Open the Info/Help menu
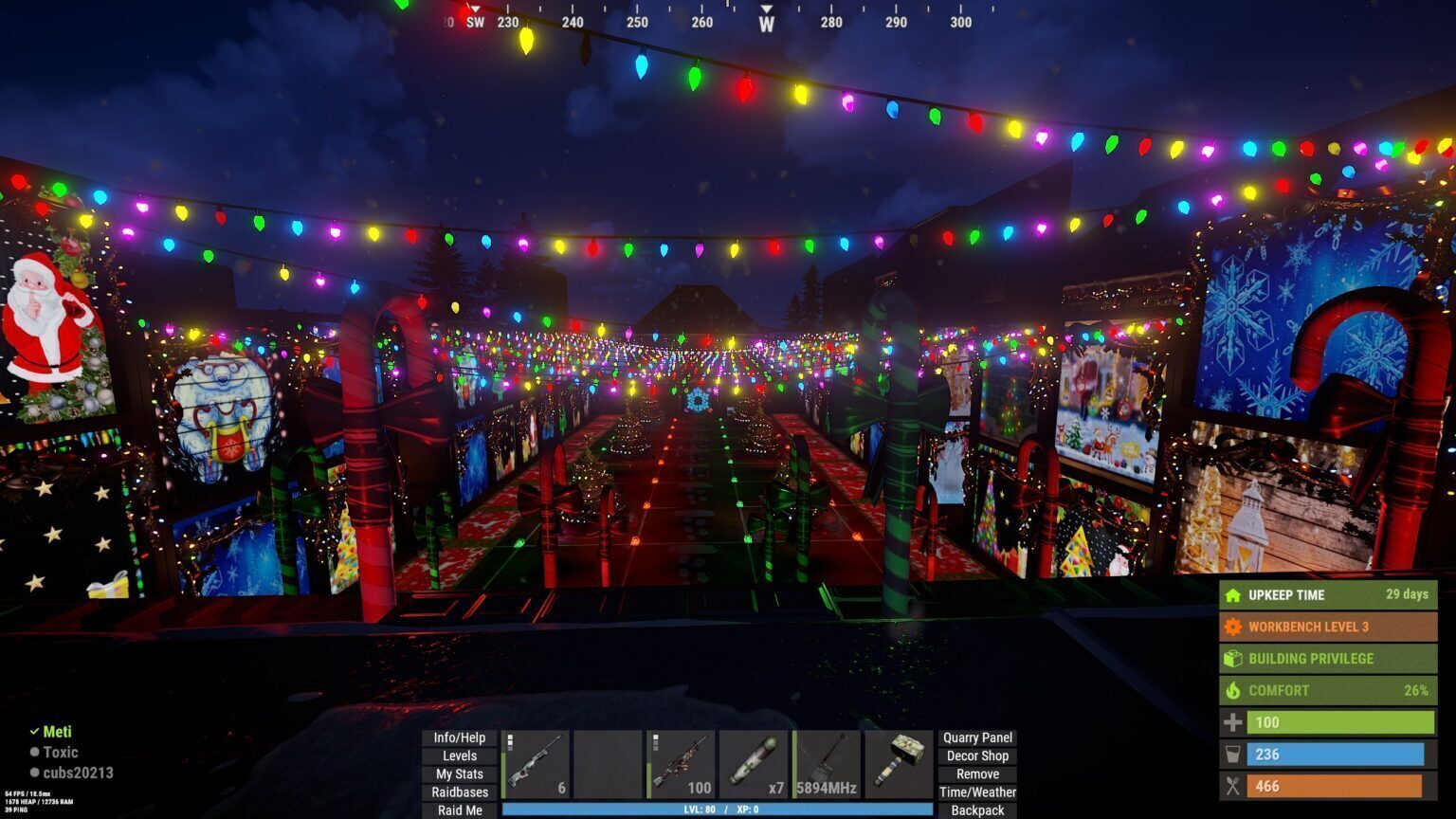The width and height of the screenshot is (1456, 819). tap(460, 737)
